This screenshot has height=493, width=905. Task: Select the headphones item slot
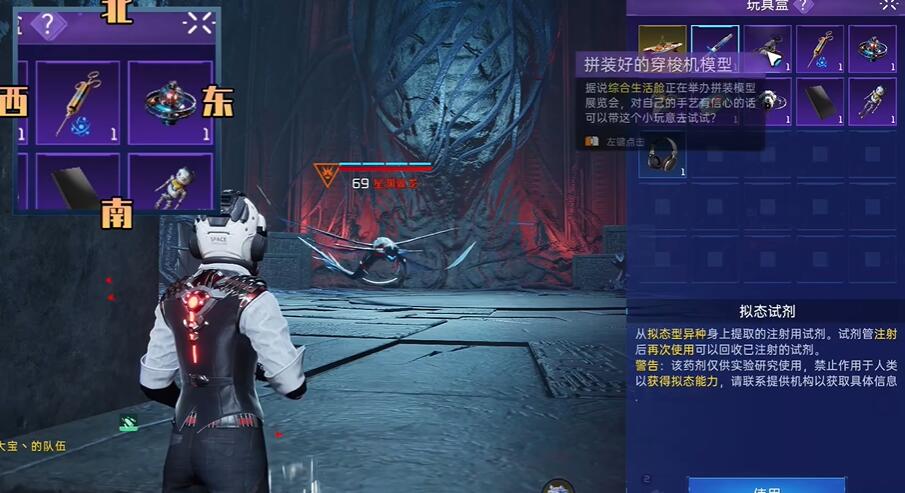point(662,155)
